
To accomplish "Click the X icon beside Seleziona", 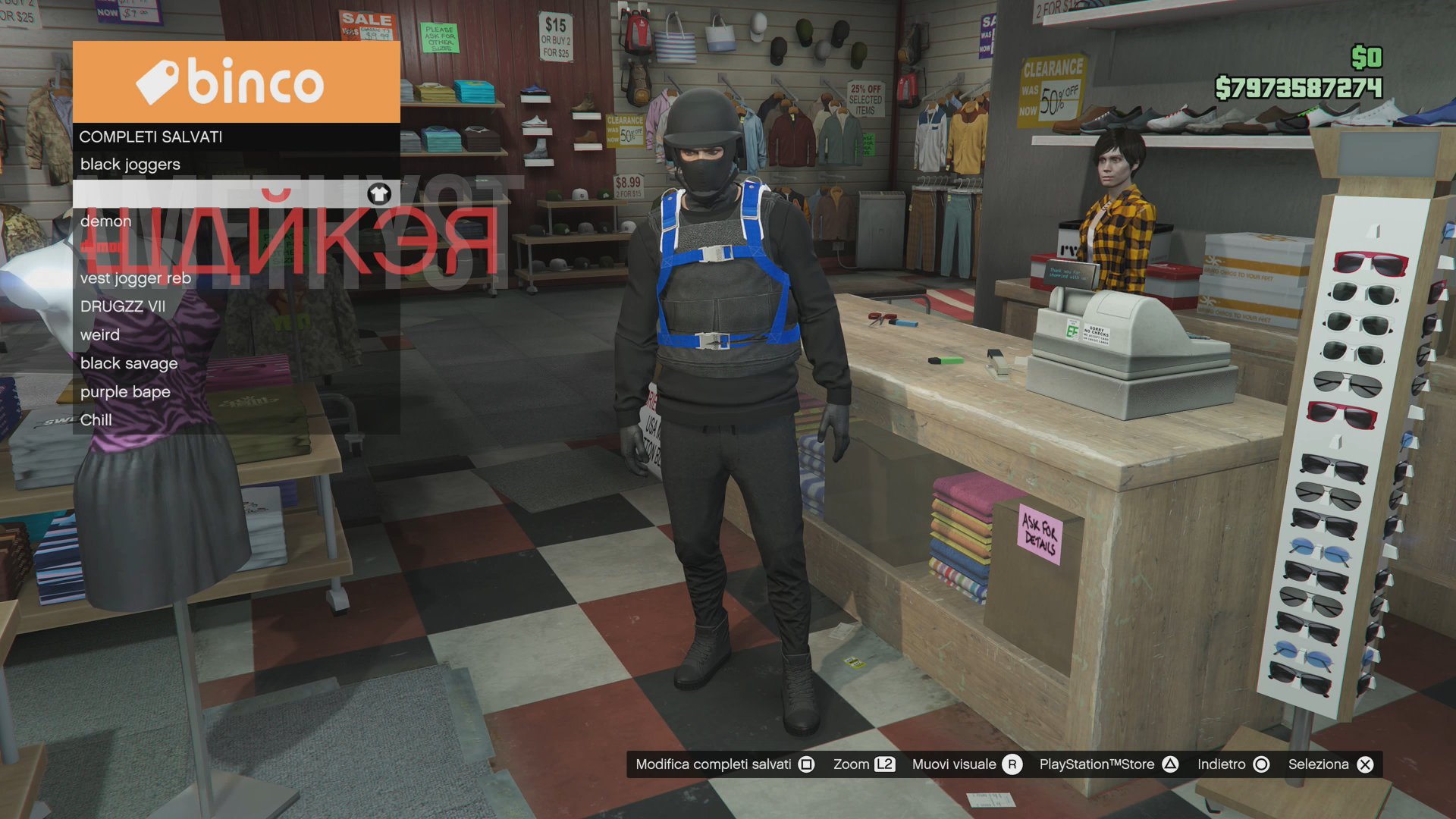I will pyautogui.click(x=1365, y=764).
